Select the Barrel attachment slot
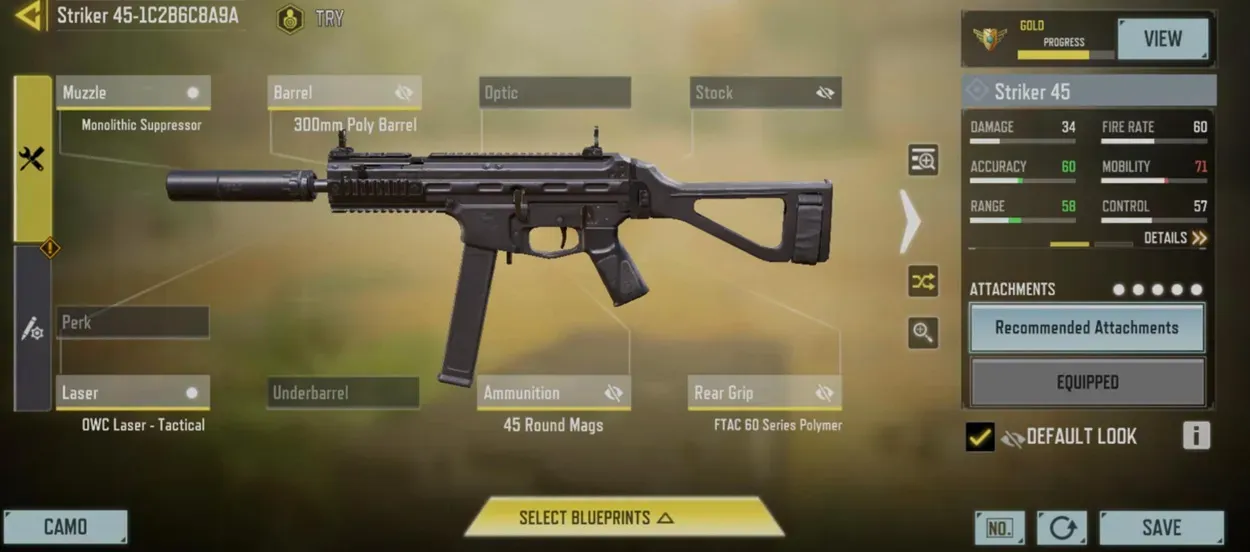 [x=344, y=92]
